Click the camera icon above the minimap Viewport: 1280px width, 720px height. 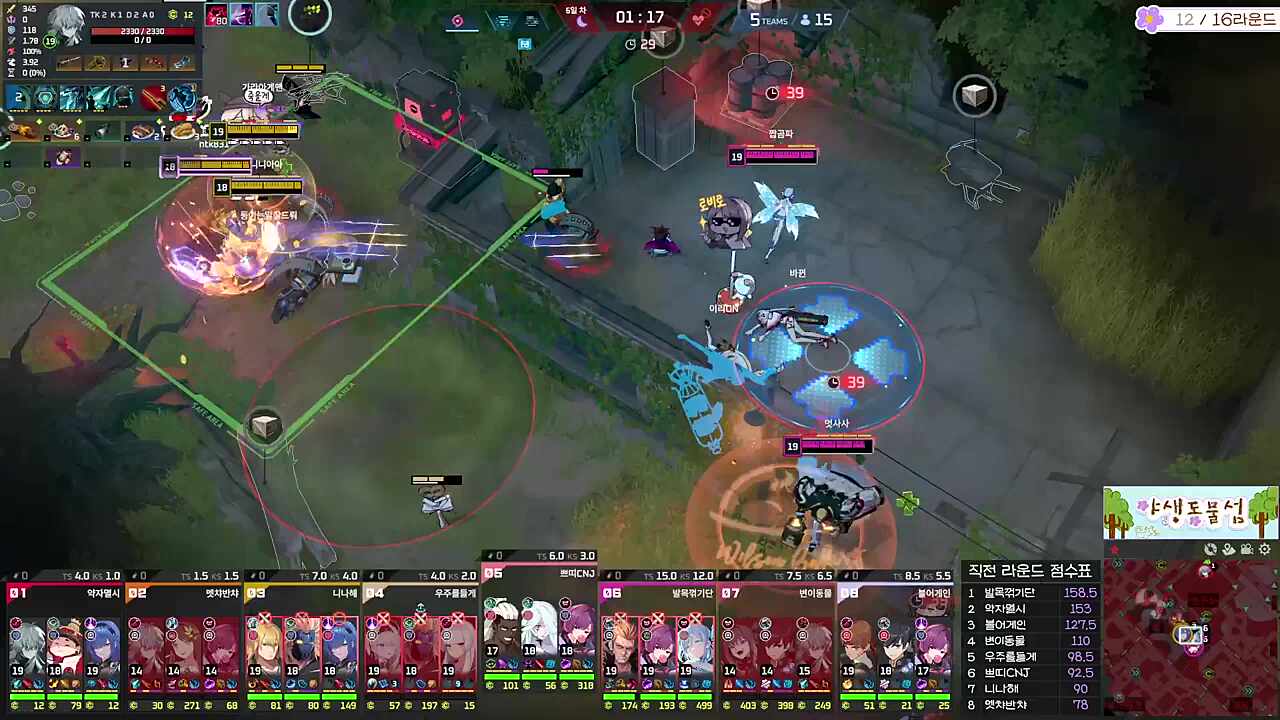[x=1247, y=549]
